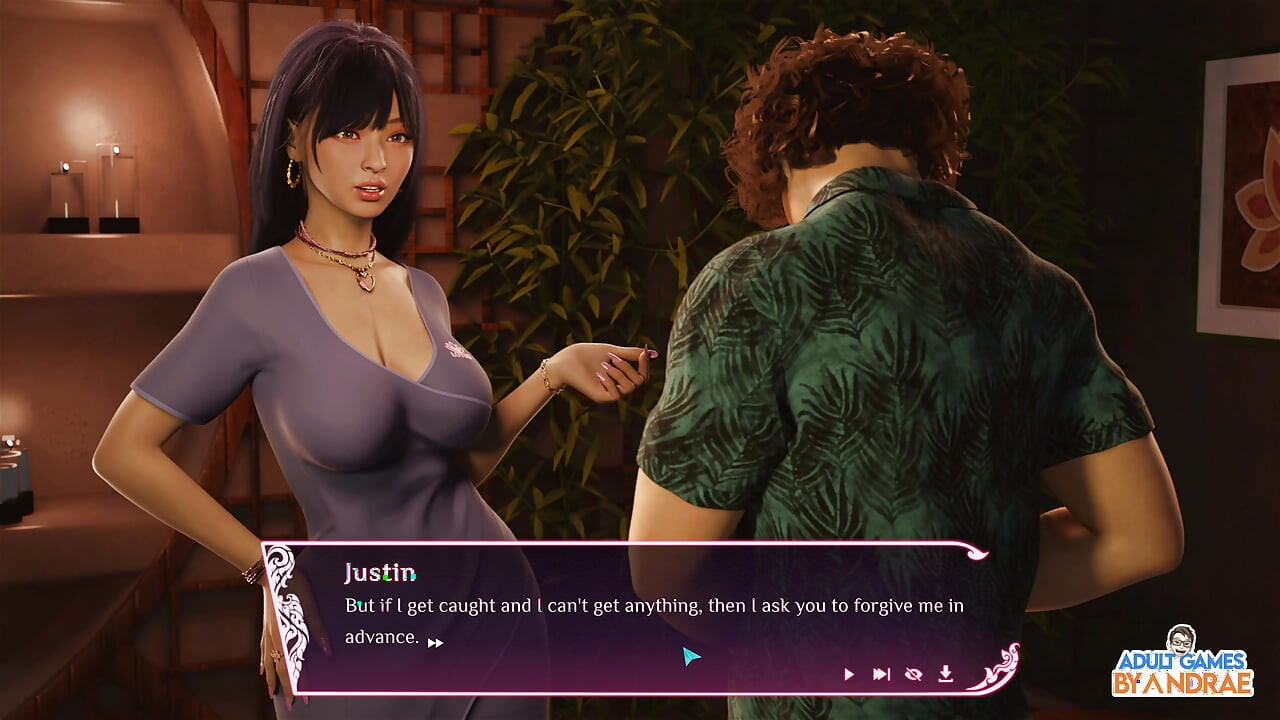Start auto-play with the play triangle icon
The image size is (1280, 720).
tap(849, 675)
